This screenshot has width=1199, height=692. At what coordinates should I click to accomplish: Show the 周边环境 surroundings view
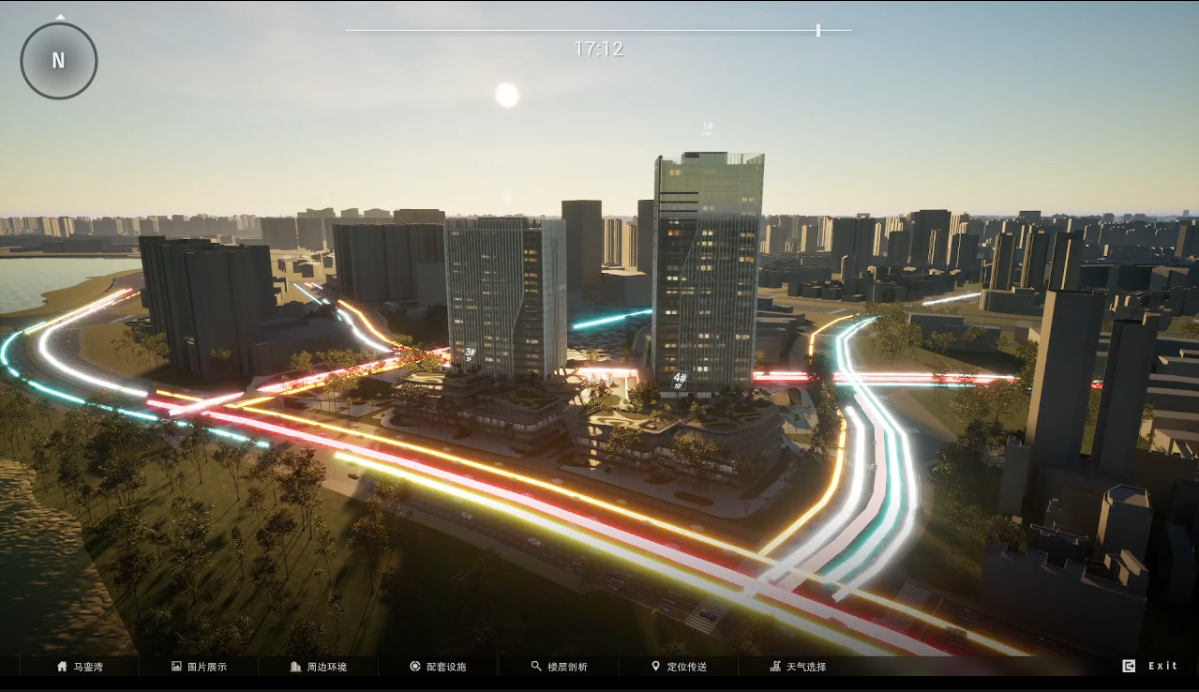pyautogui.click(x=318, y=666)
